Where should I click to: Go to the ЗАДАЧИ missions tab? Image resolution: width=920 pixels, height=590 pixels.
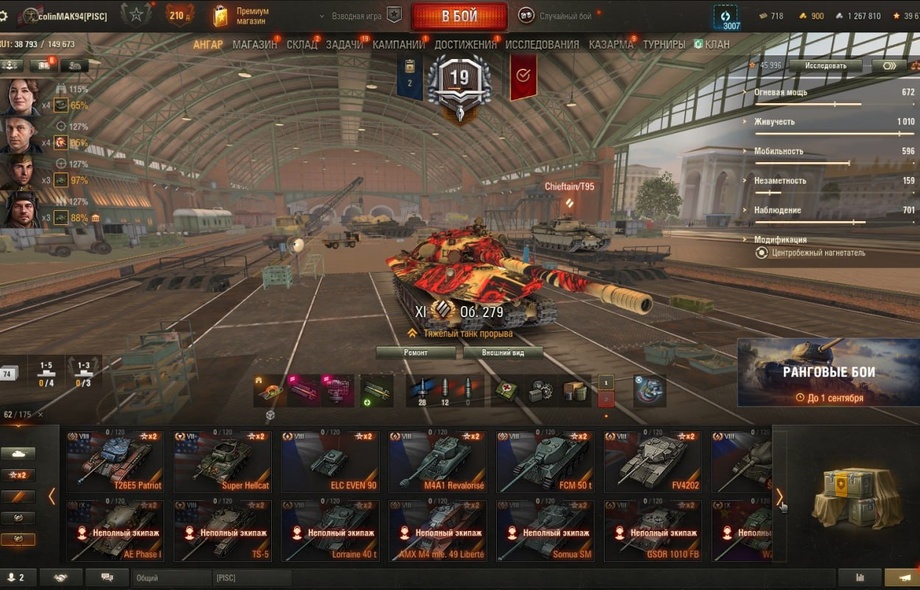click(344, 45)
